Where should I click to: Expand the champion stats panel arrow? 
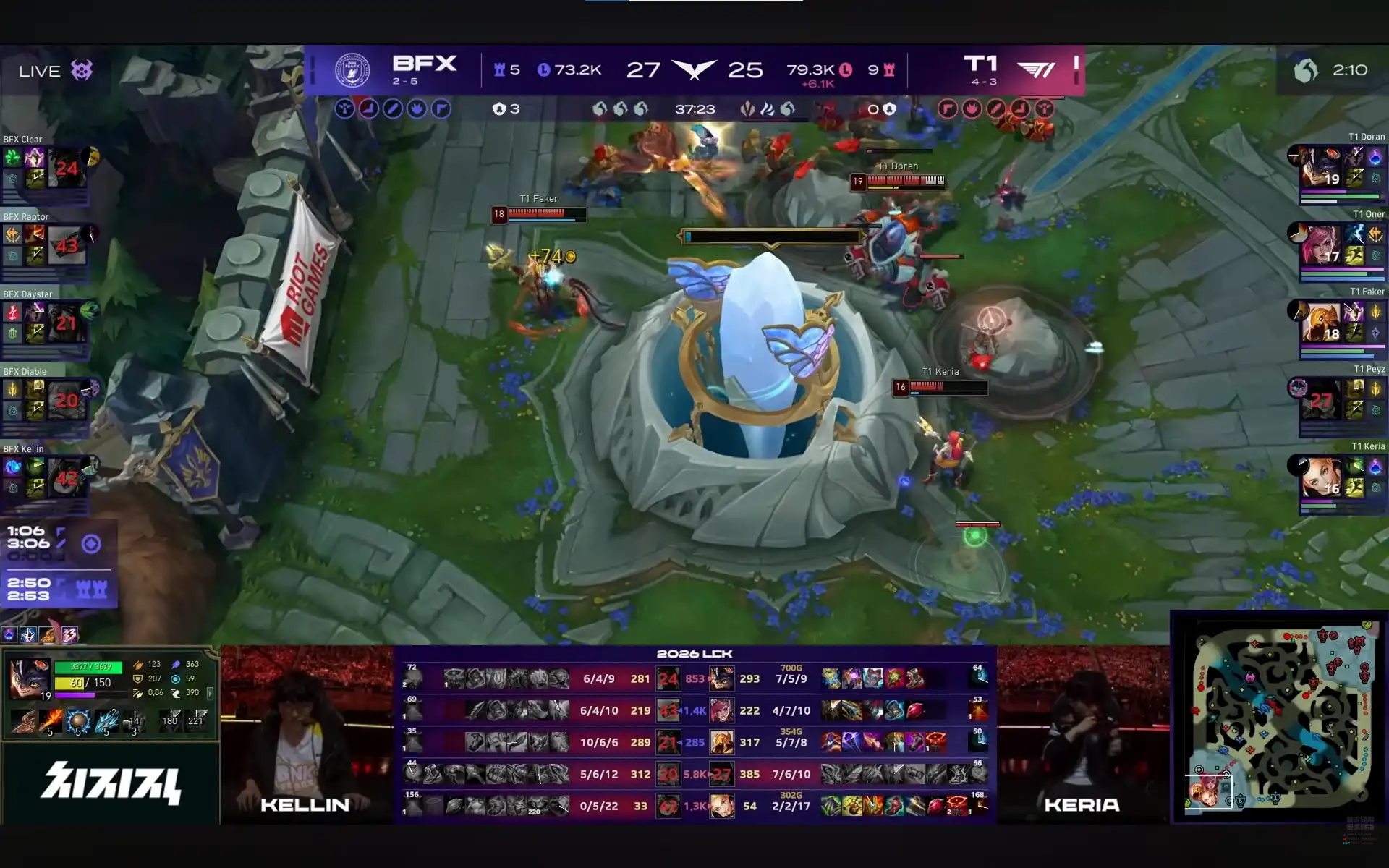point(210,693)
